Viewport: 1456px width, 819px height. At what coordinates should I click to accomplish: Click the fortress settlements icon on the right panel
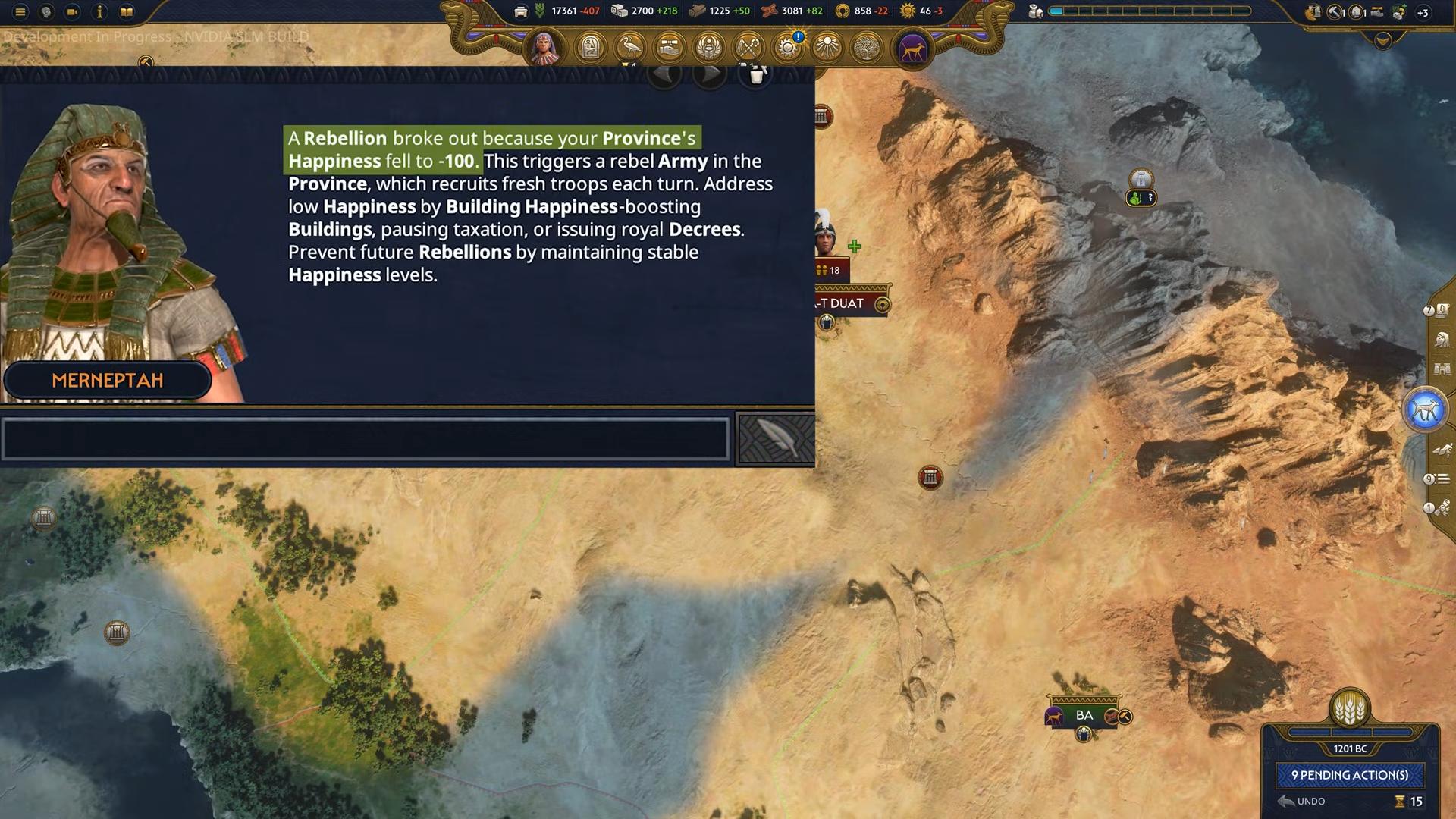pos(1442,368)
